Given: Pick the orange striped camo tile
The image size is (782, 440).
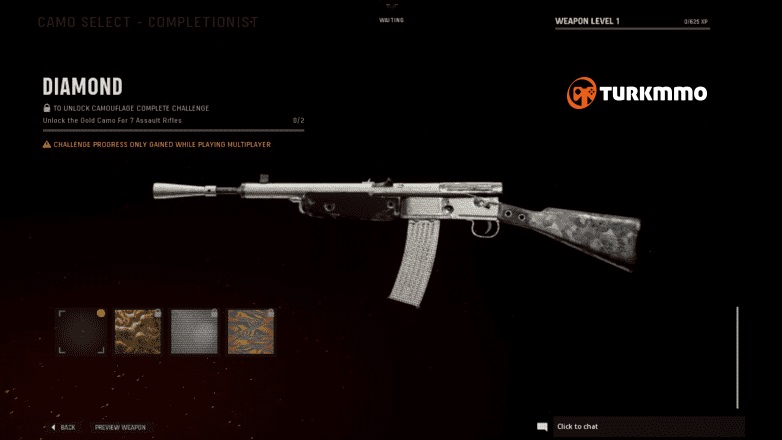Looking at the screenshot, I should [x=251, y=332].
